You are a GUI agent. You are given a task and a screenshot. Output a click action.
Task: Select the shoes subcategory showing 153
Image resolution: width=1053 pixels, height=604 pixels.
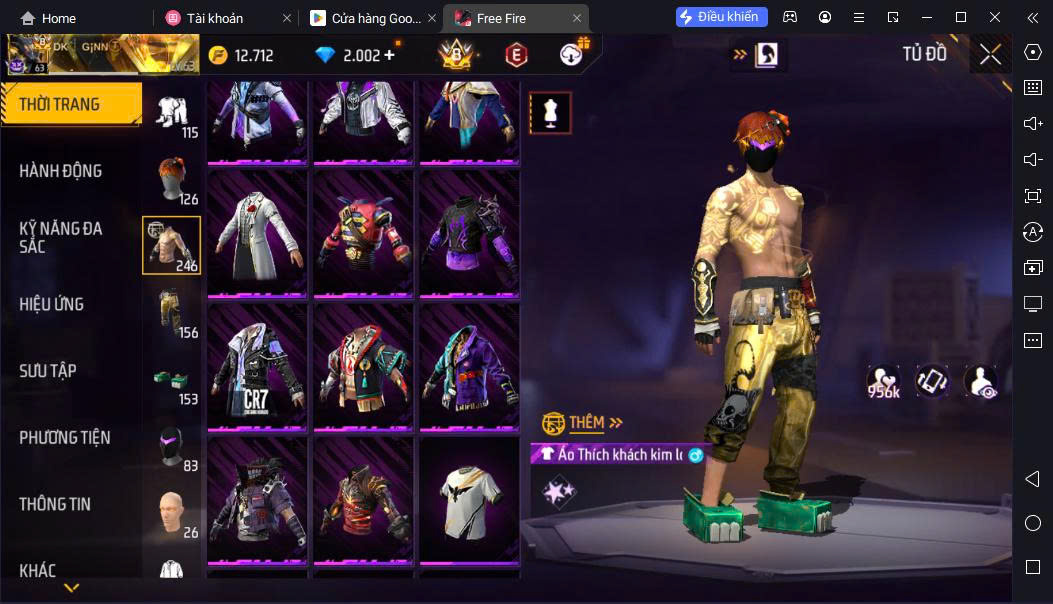pos(172,378)
